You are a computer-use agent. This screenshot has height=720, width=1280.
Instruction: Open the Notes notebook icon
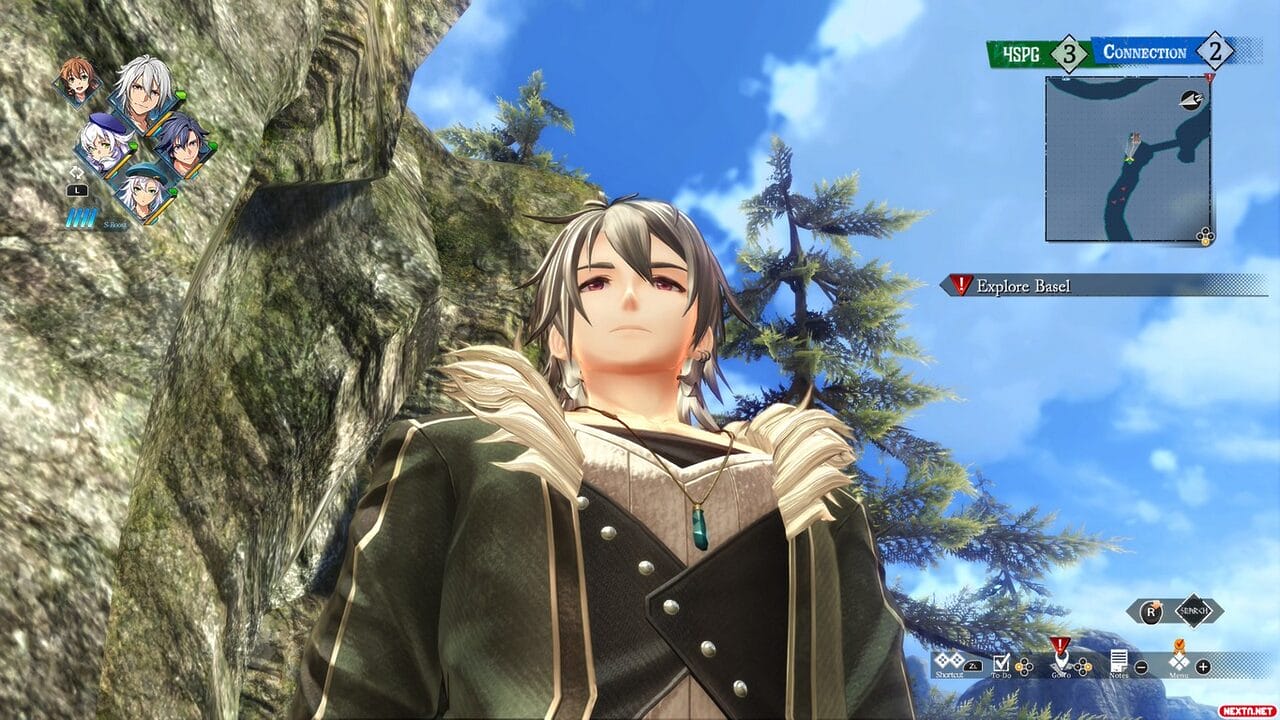point(1119,662)
